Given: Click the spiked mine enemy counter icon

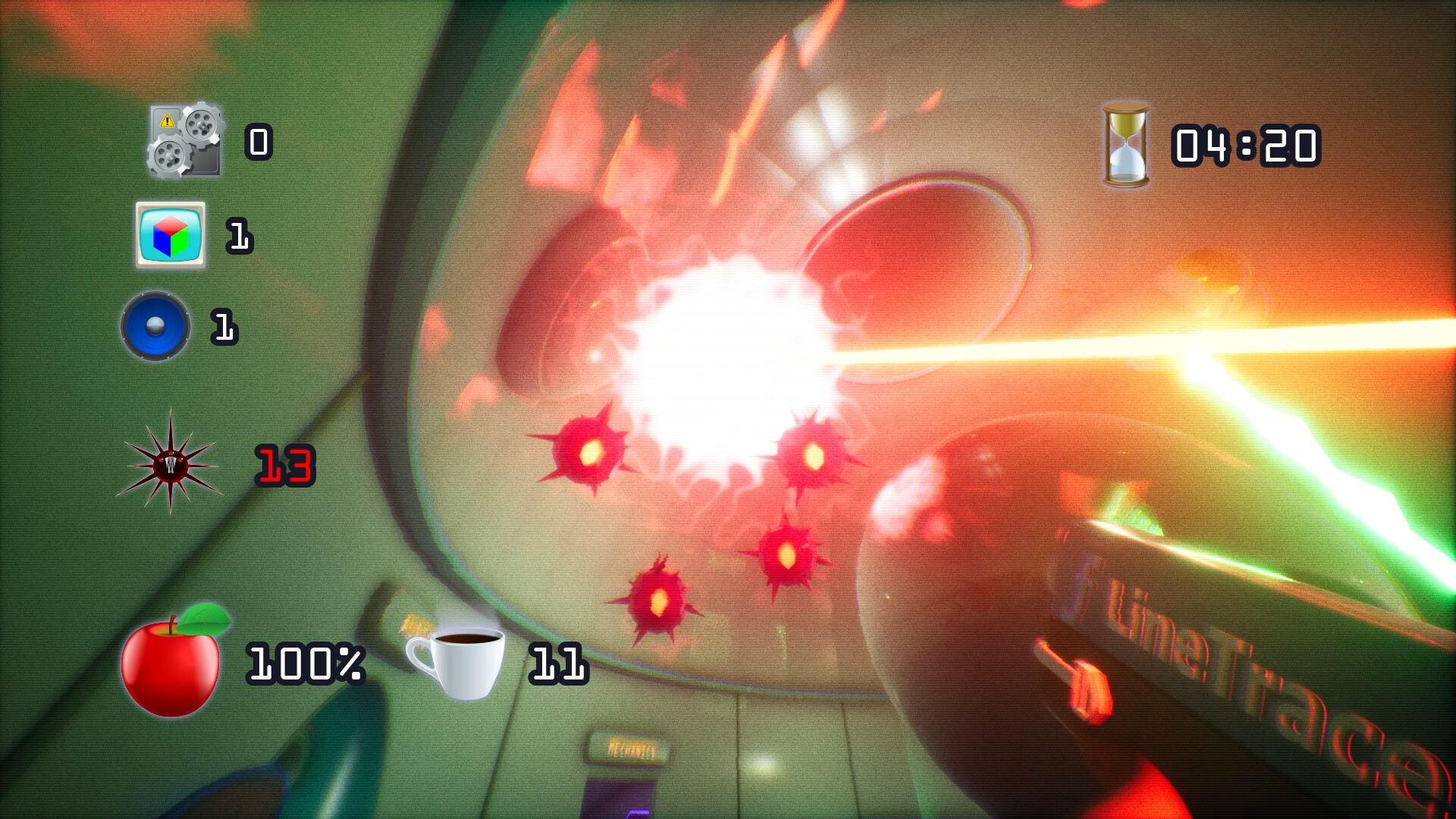Looking at the screenshot, I should (x=171, y=468).
